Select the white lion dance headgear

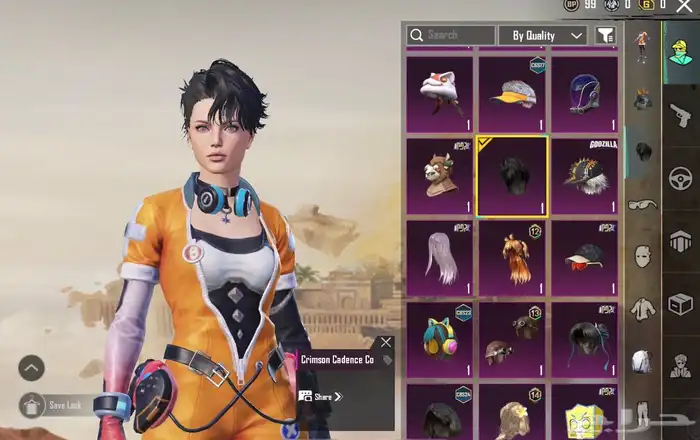coord(439,94)
